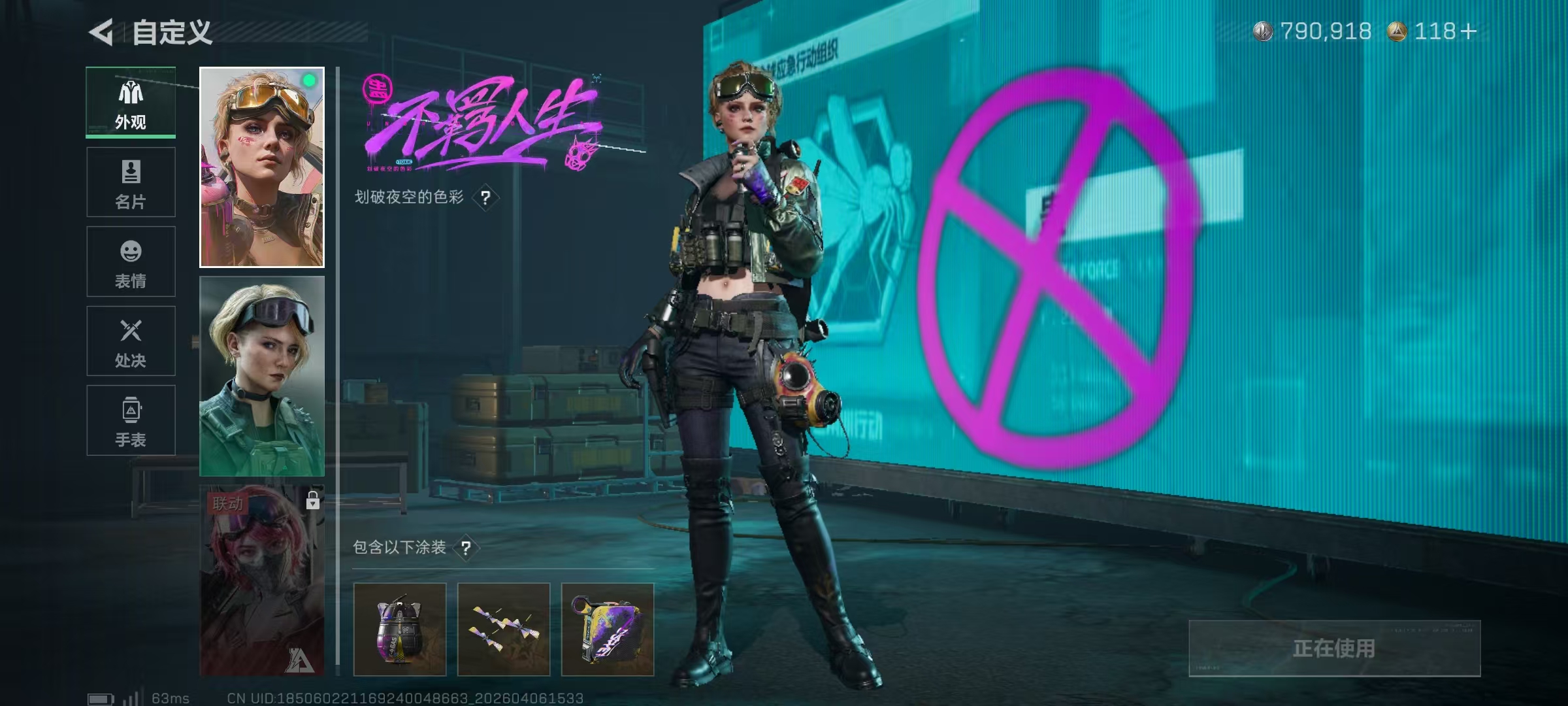
Task: Choose the green jacket default skin thumbnail
Action: pos(261,376)
